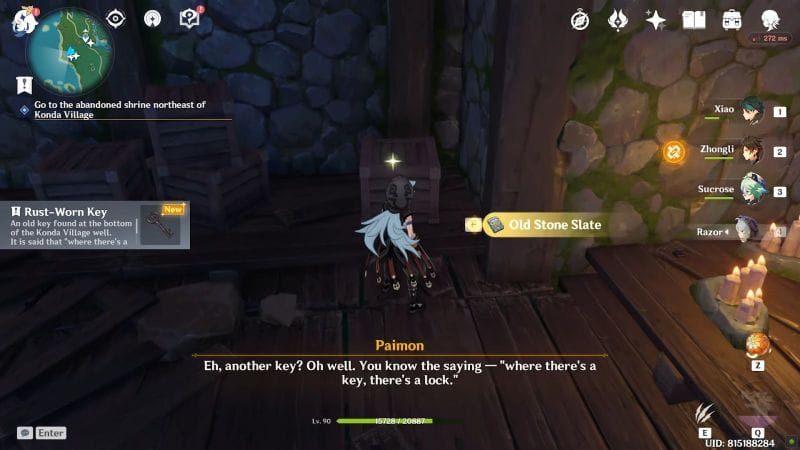Open the compass events icon

[580, 19]
